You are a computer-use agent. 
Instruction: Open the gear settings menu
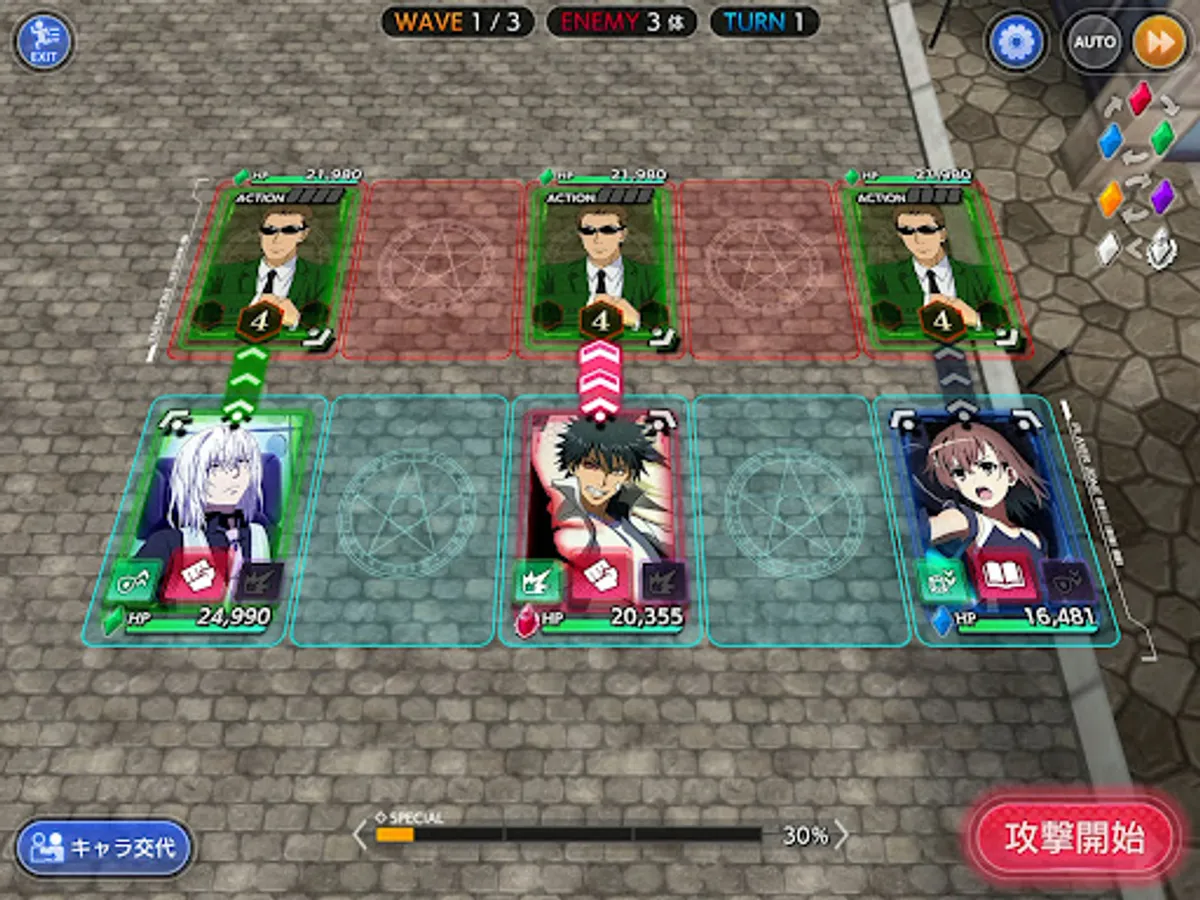pos(1016,42)
